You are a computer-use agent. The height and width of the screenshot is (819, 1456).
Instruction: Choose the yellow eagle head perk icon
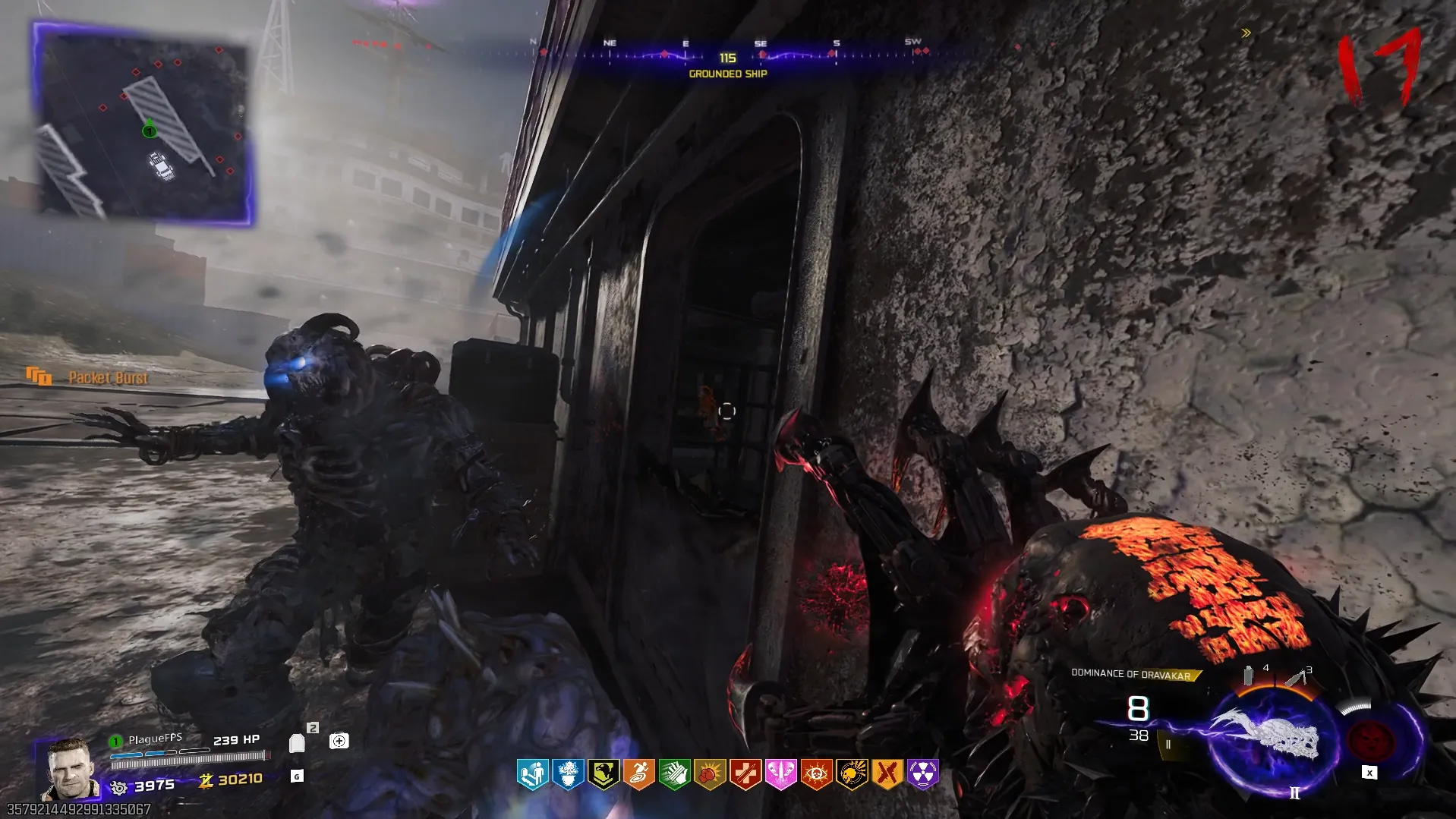tap(604, 774)
